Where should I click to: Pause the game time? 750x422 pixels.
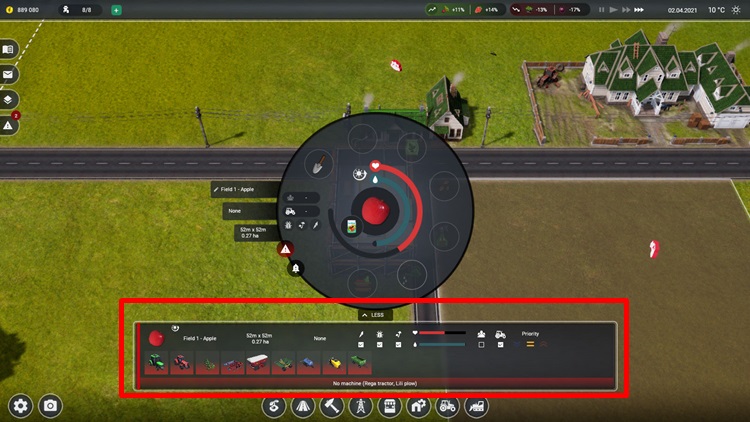pos(601,10)
